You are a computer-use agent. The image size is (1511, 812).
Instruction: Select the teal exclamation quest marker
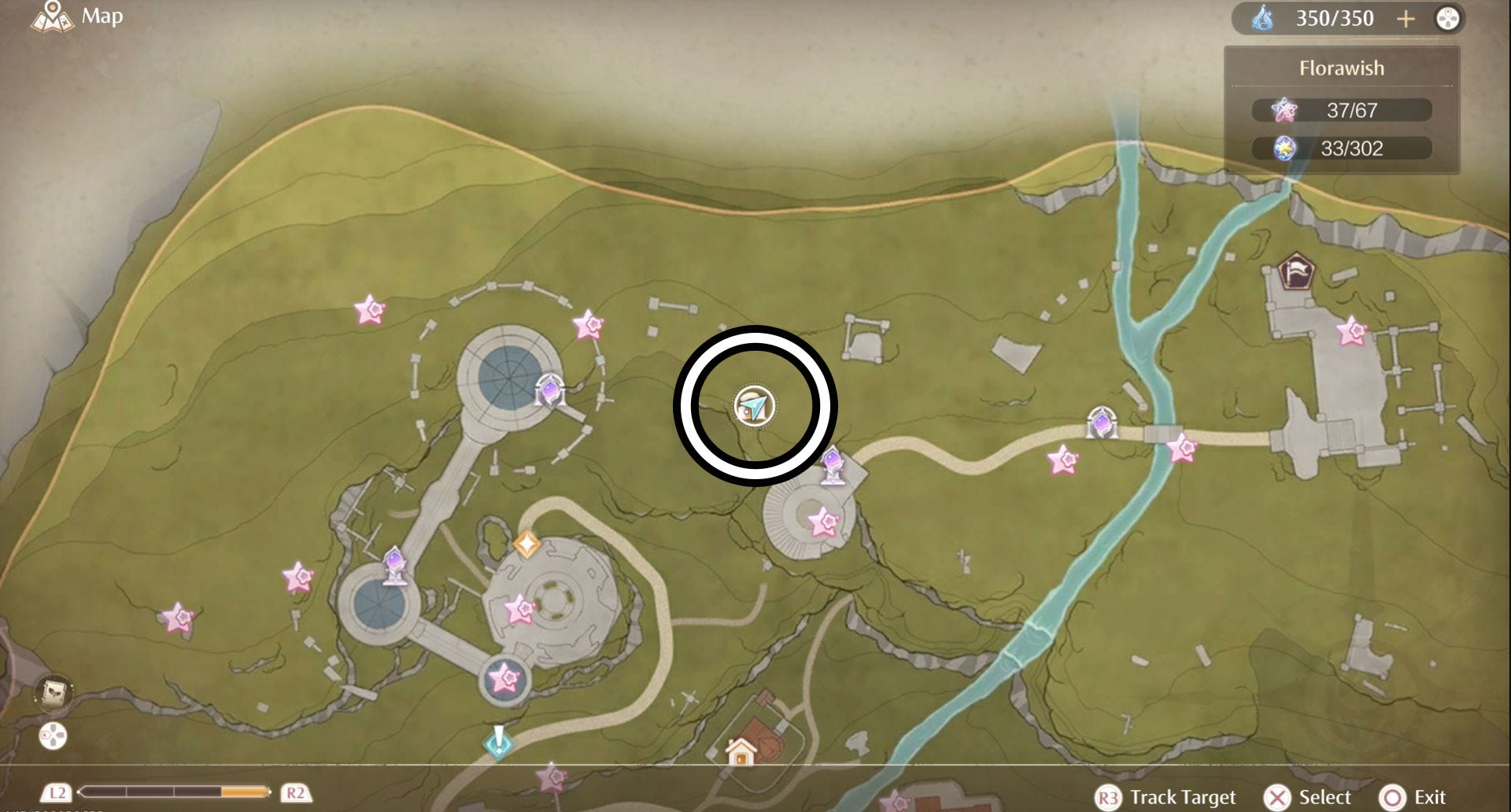[x=498, y=741]
